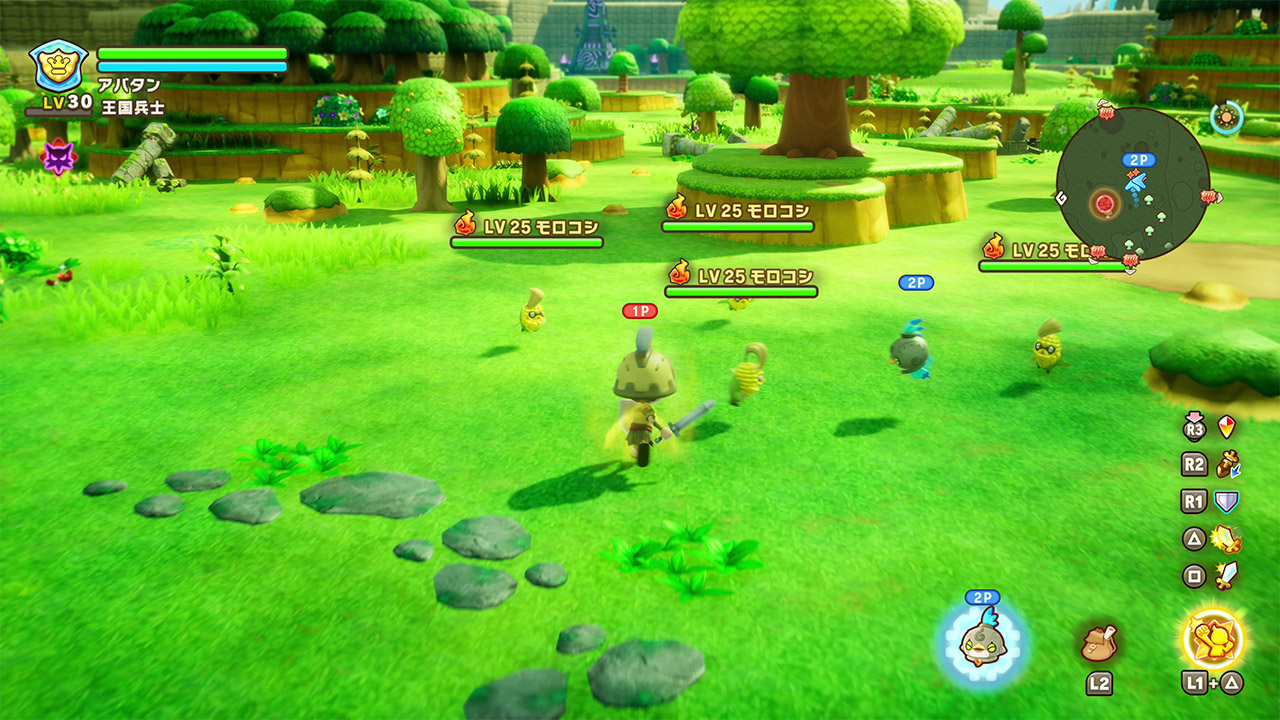
Task: Open the brown item bag
Action: pyautogui.click(x=1098, y=642)
